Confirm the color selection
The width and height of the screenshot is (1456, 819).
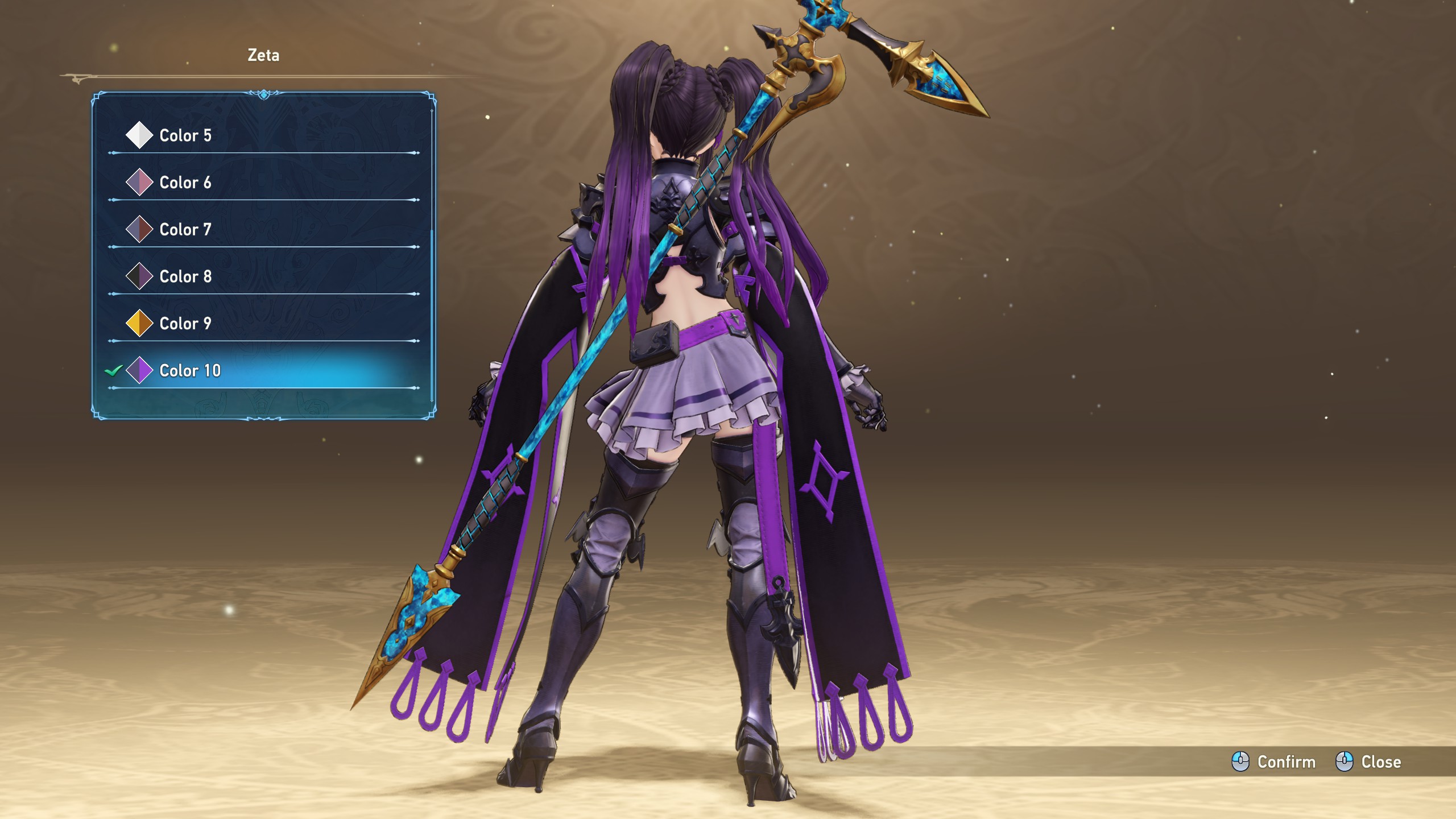pos(1274,762)
